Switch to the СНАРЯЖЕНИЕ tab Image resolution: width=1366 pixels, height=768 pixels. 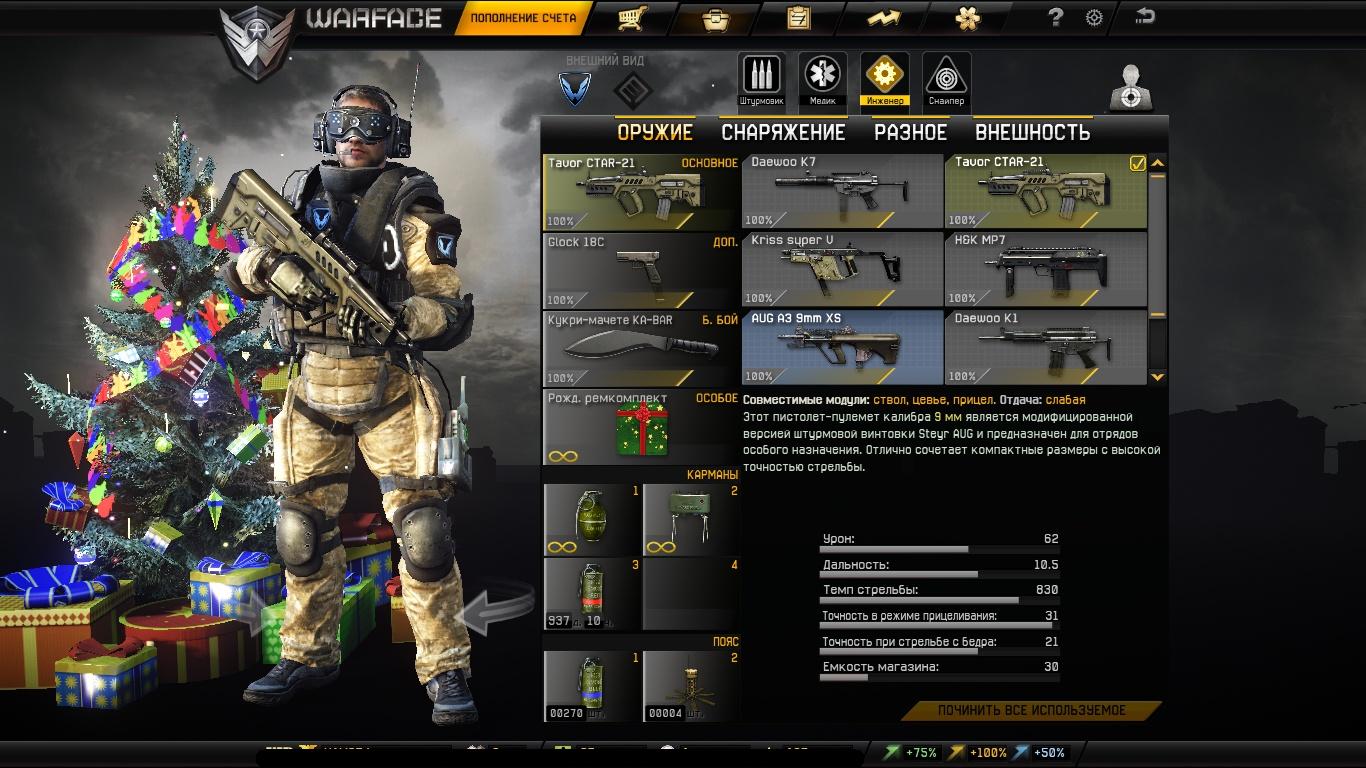pos(783,132)
